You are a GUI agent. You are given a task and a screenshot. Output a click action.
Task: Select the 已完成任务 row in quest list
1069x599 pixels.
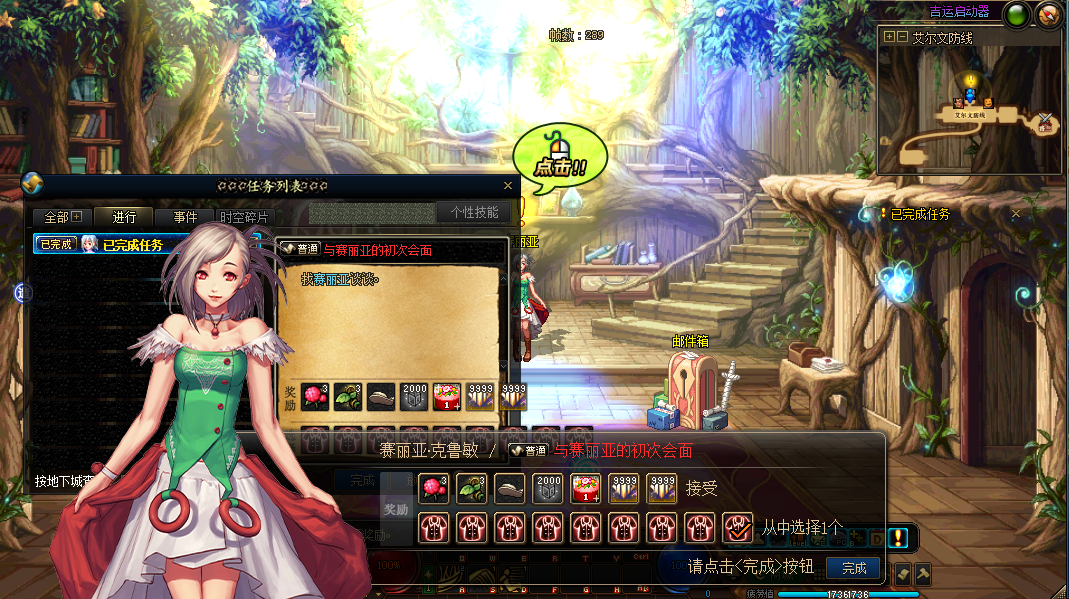click(x=140, y=244)
